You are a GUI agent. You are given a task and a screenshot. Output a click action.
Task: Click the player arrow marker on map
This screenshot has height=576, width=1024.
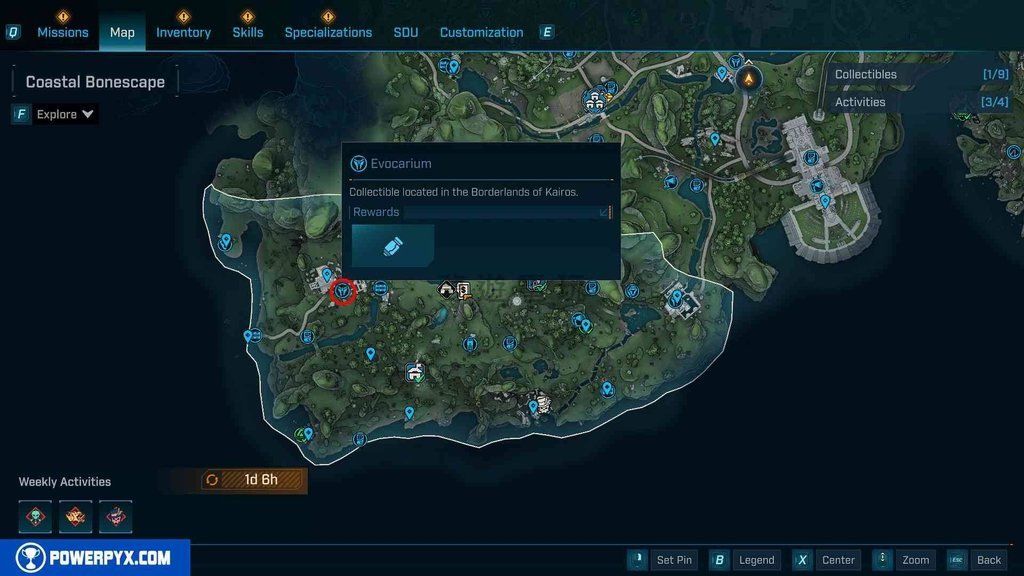click(x=748, y=78)
